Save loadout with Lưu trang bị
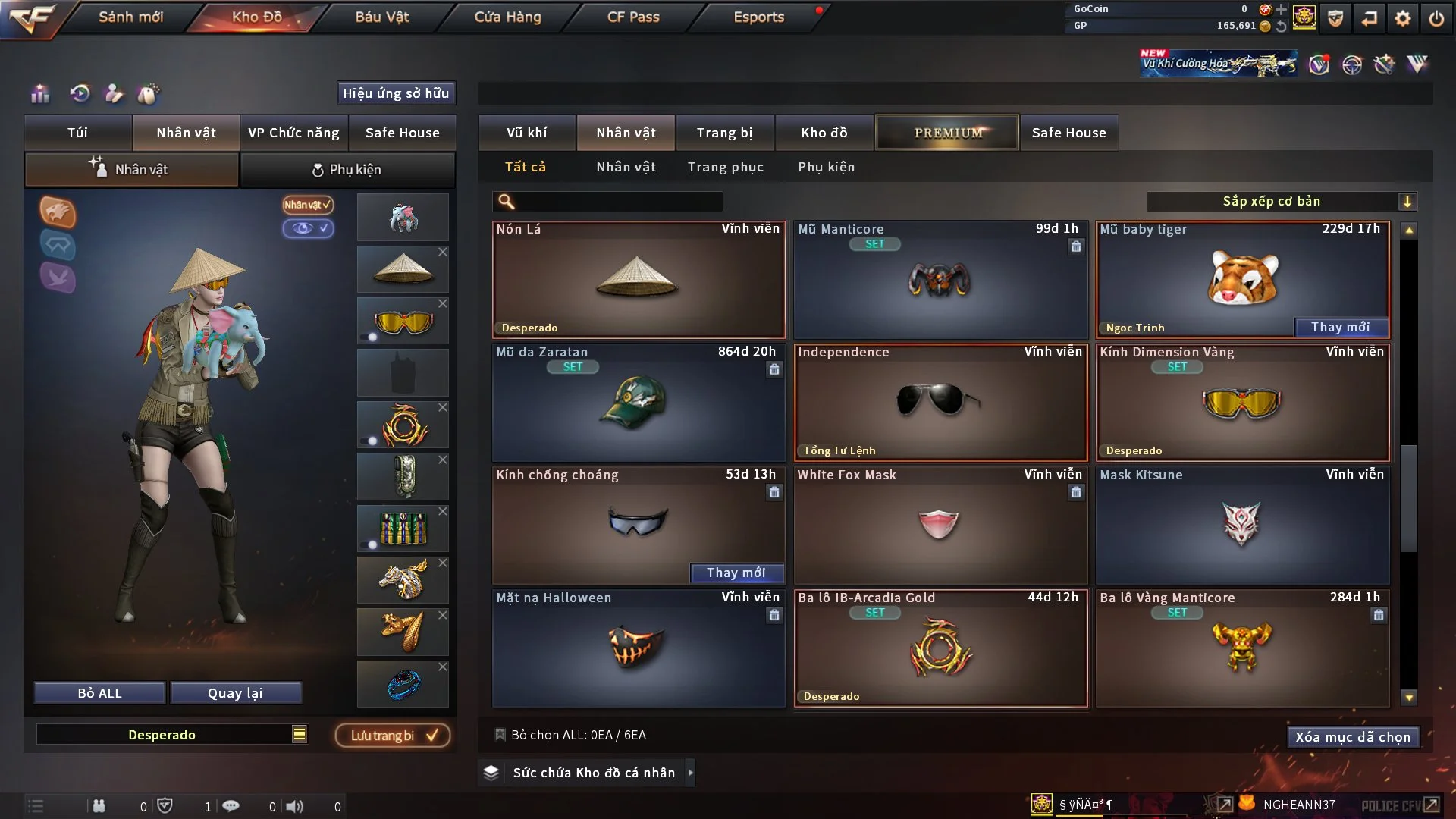 tap(393, 735)
